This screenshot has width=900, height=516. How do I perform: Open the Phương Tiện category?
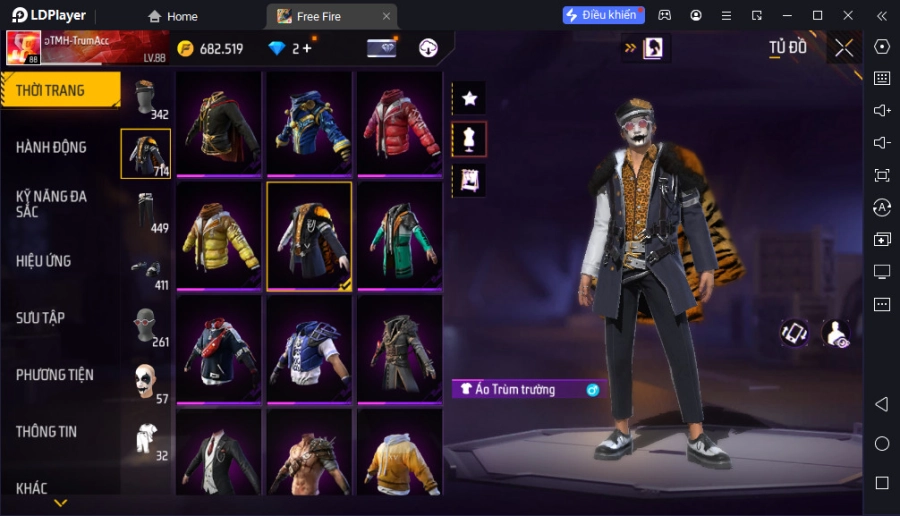(x=55, y=375)
